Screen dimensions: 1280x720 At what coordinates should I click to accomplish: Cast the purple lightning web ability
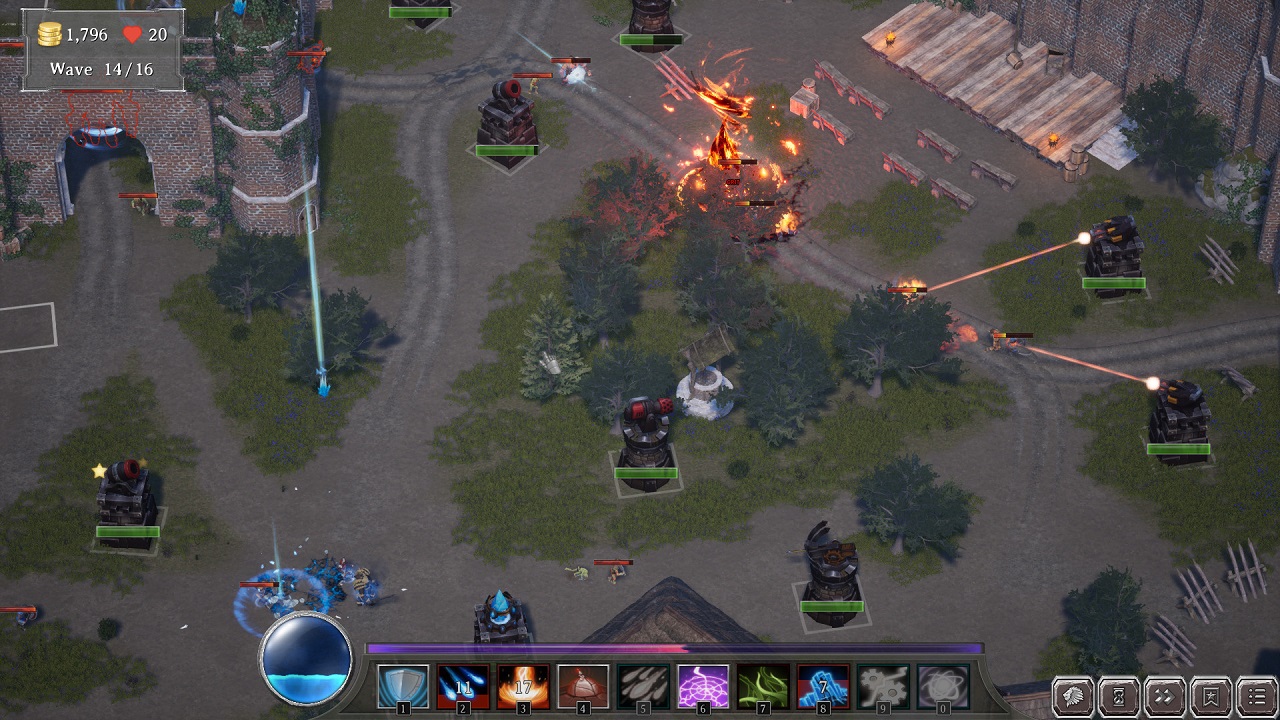coord(703,686)
